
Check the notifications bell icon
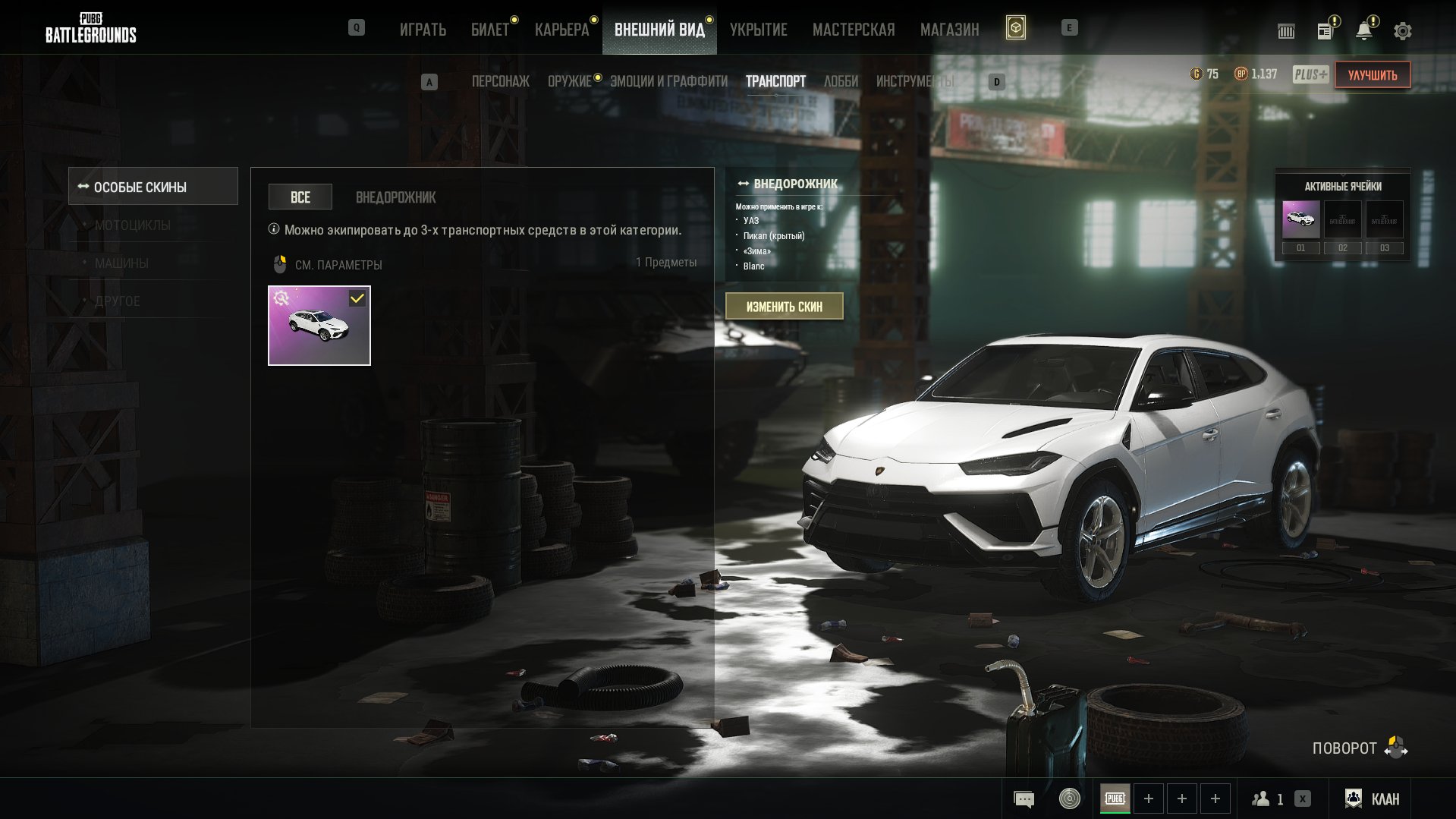tap(1363, 31)
